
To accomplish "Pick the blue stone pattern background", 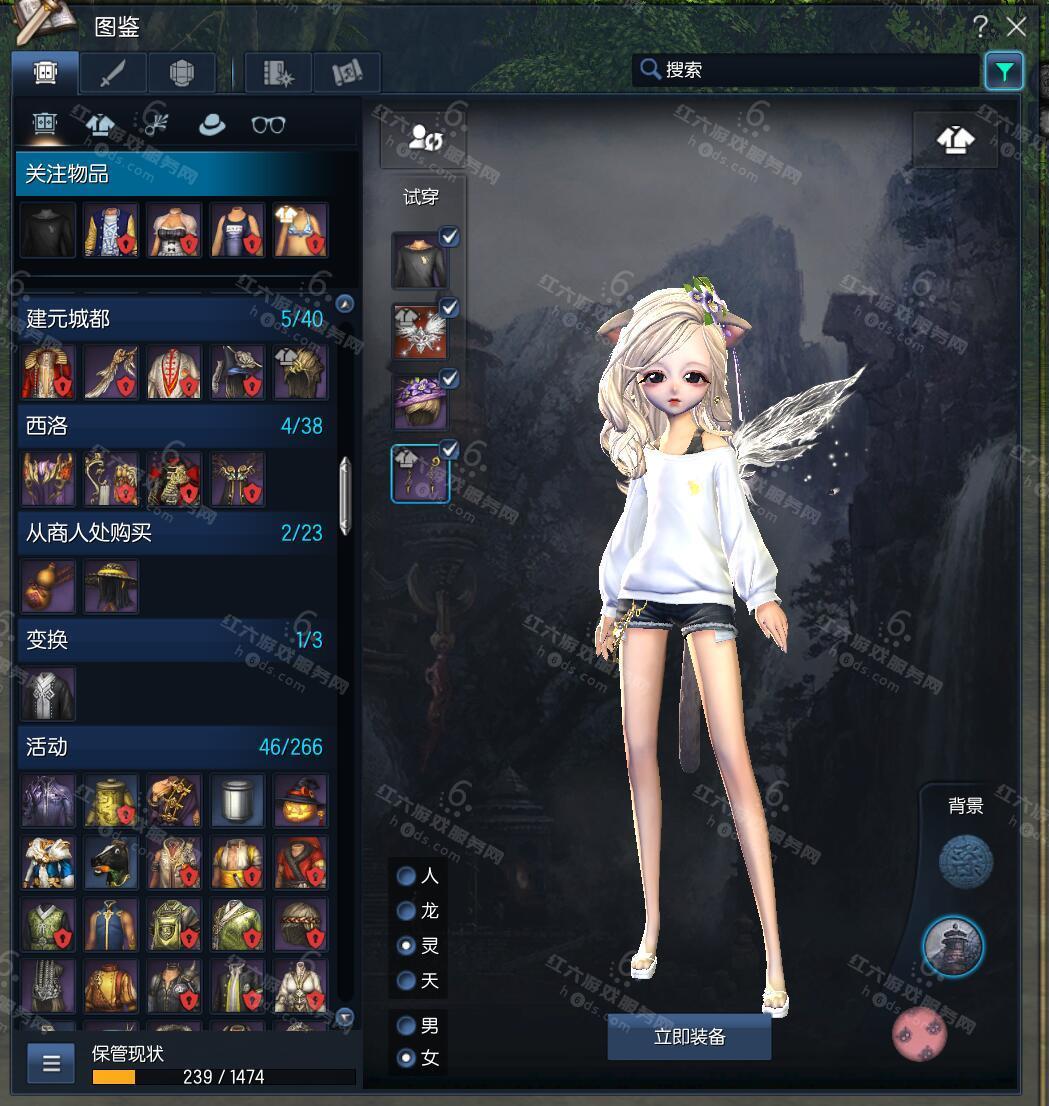I will [x=965, y=861].
